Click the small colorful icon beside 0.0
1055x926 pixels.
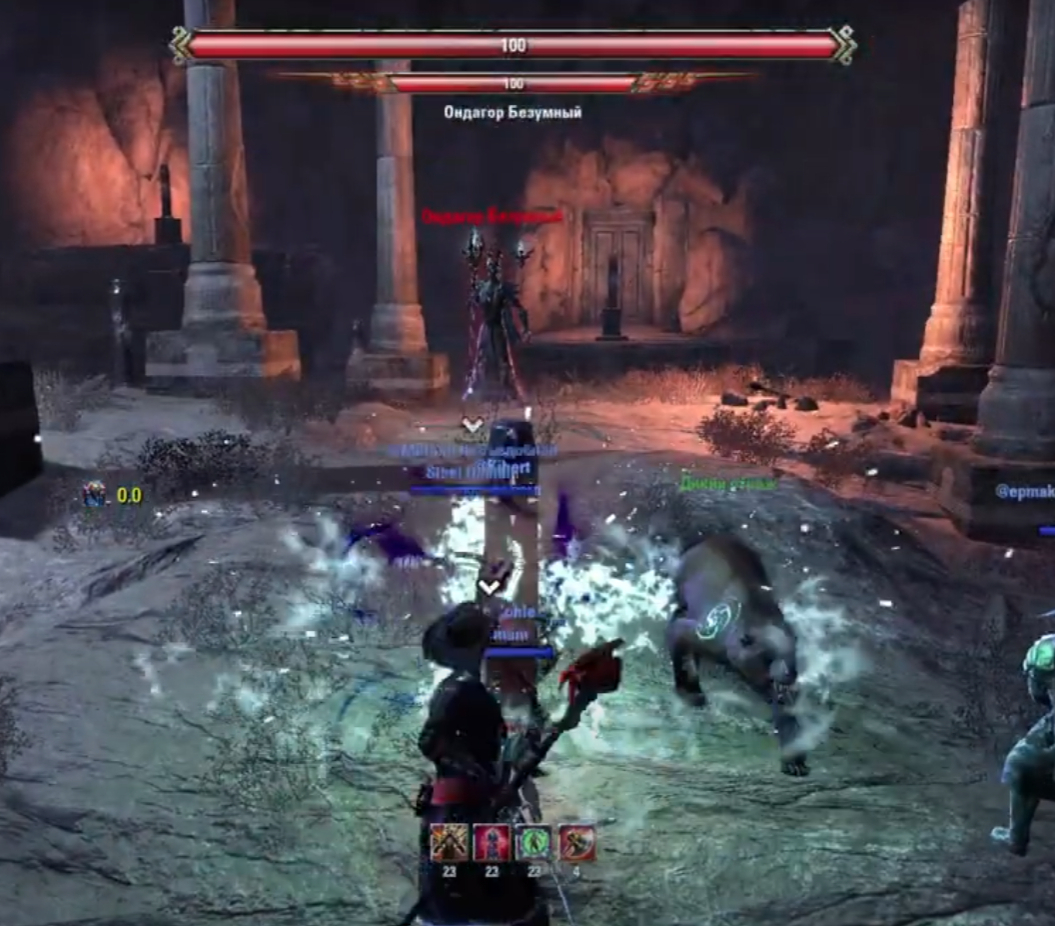pos(95,494)
